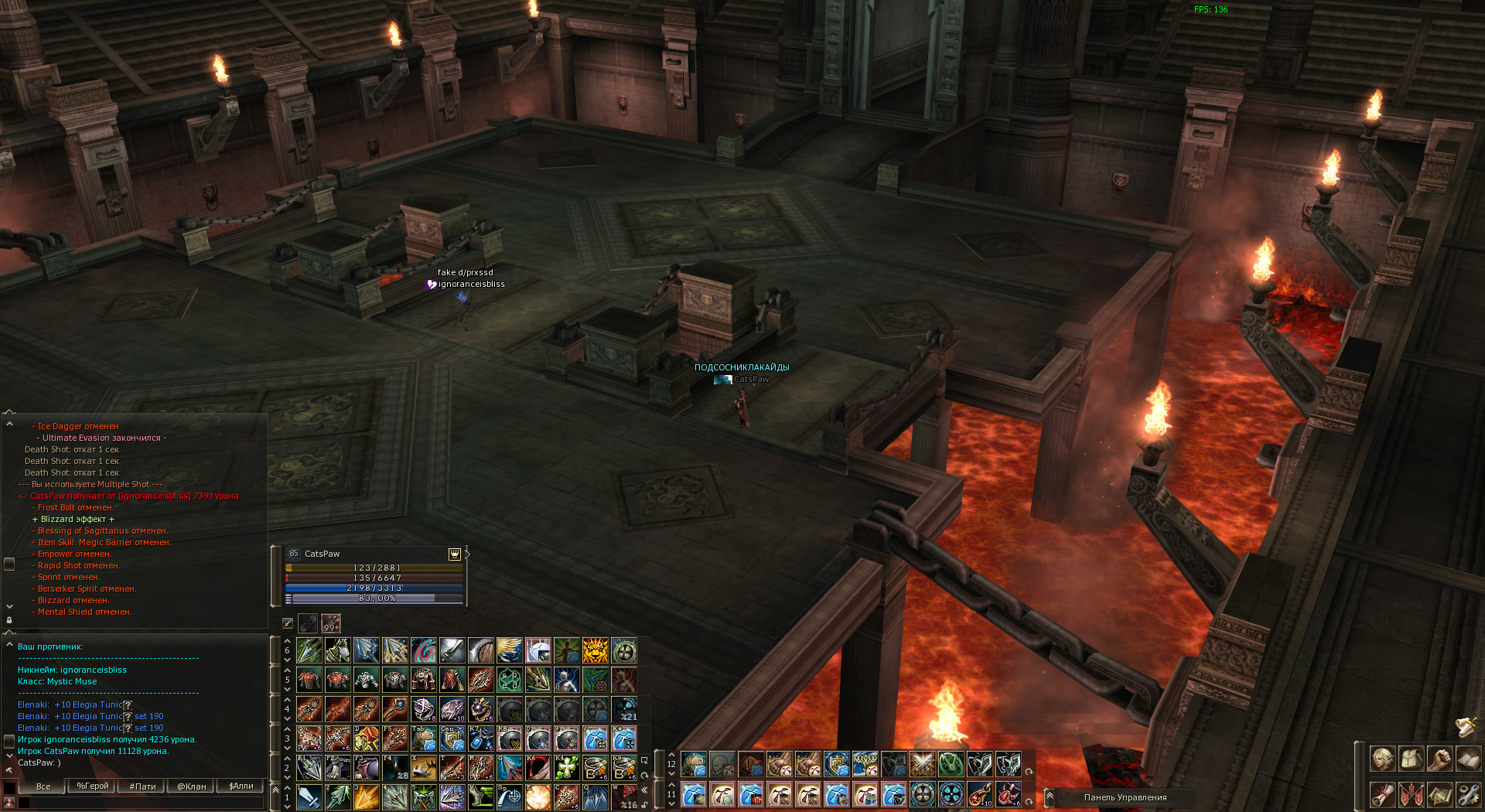Activate the green 'sped' swap icon

coord(510,680)
